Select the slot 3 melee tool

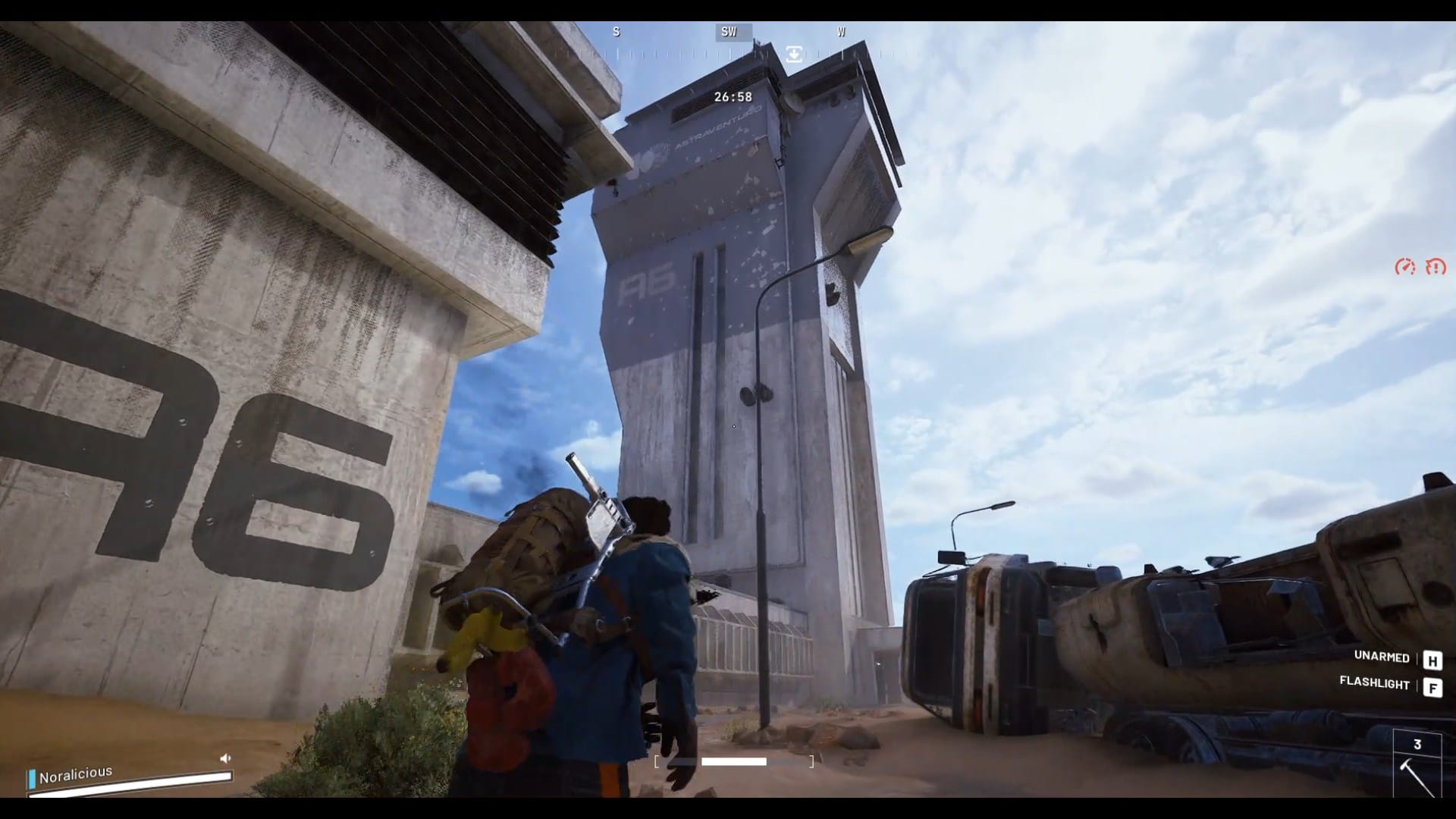[1417, 769]
